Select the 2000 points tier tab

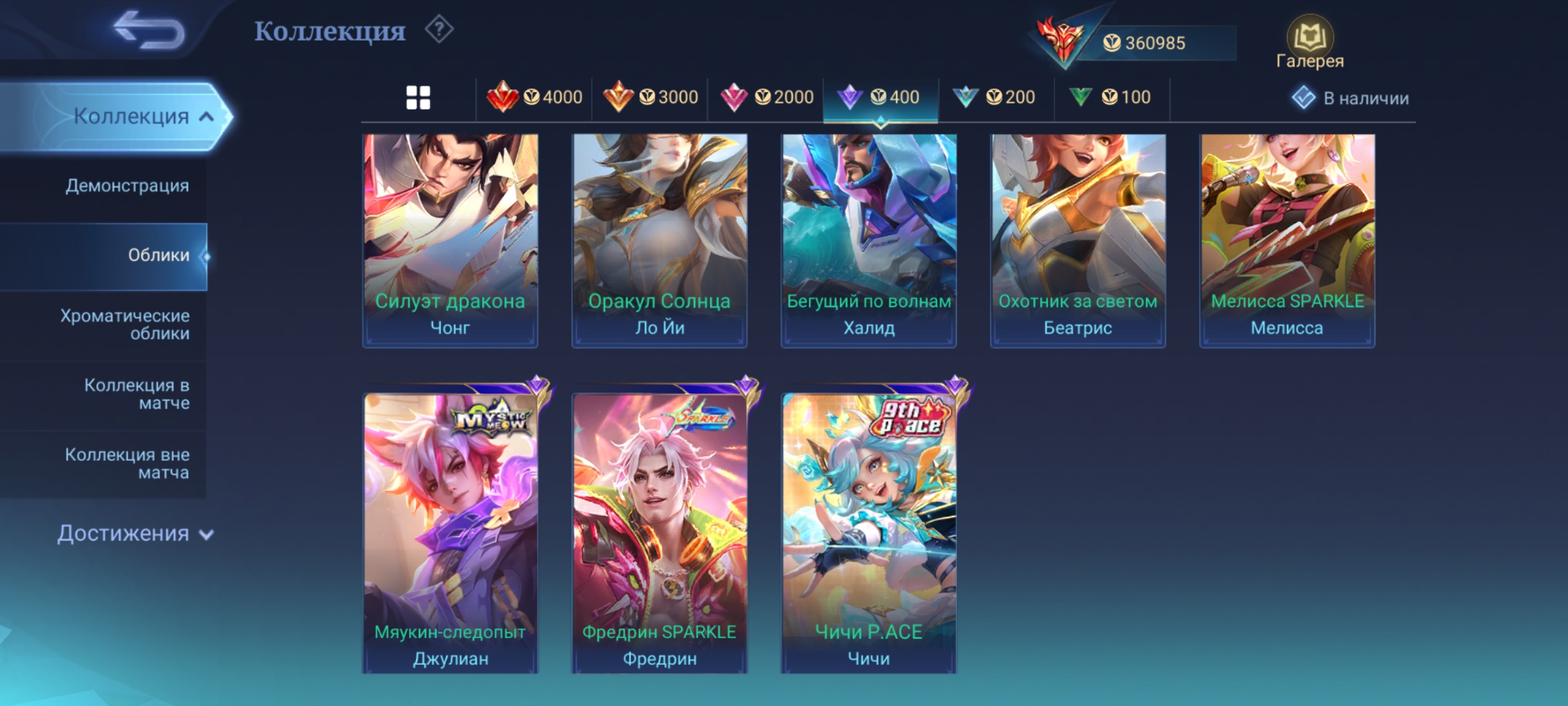pyautogui.click(x=766, y=98)
